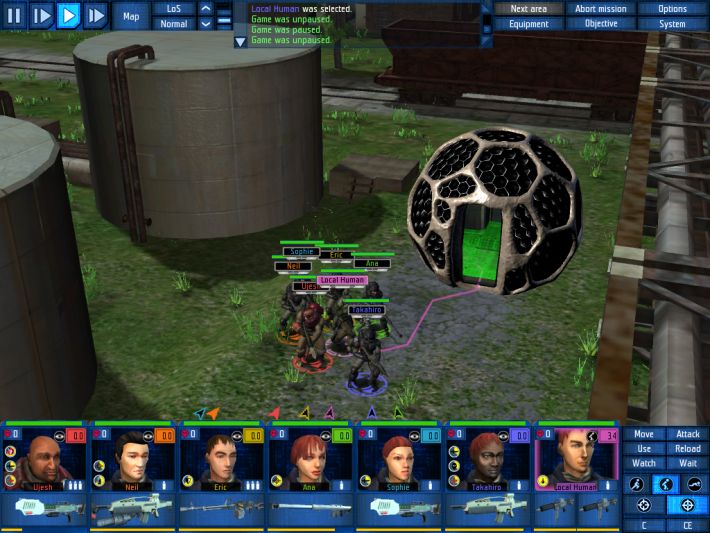Open the Equipment screen
Viewport: 710px width, 533px height.
[x=528, y=24]
